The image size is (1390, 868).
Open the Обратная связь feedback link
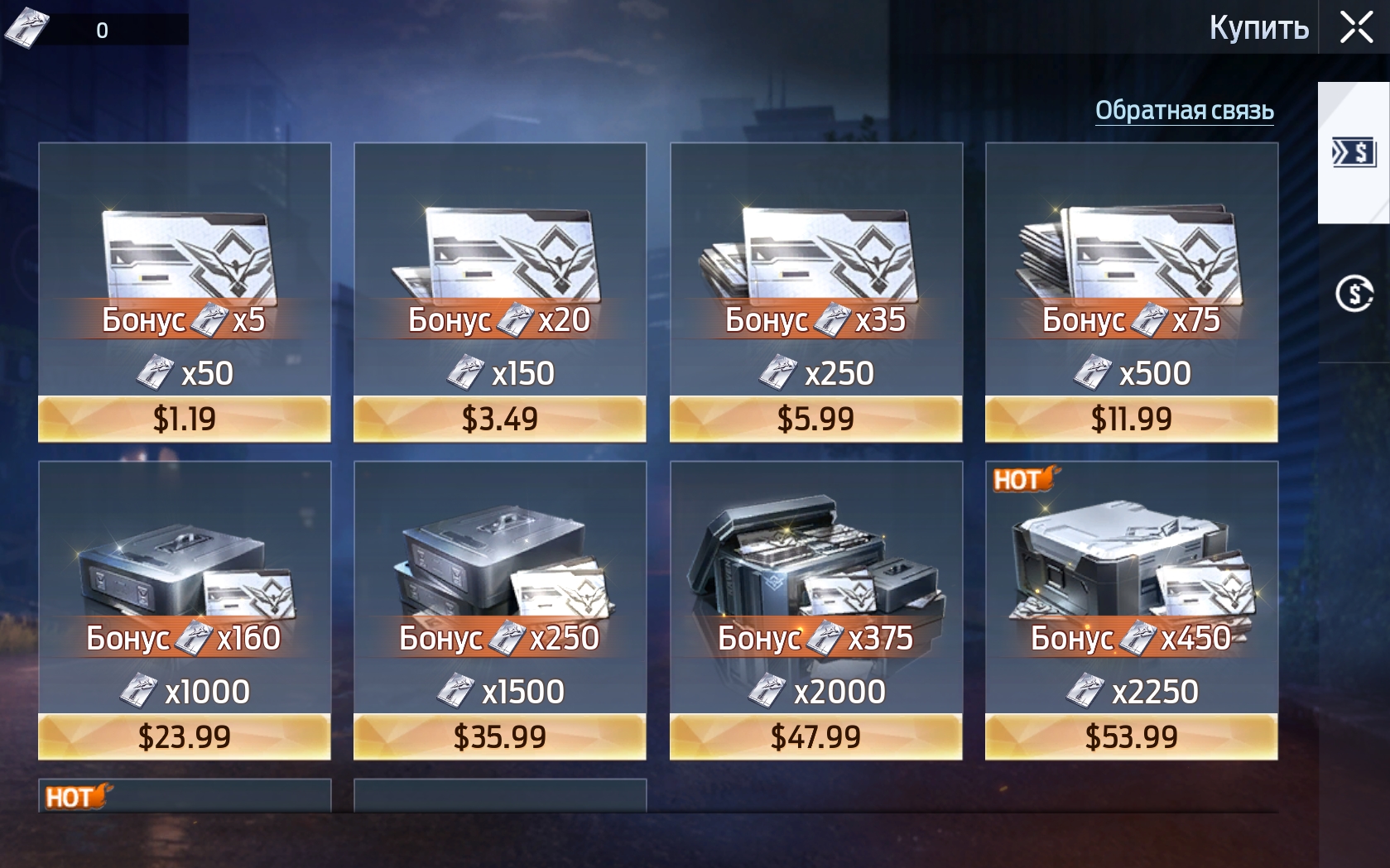click(x=1184, y=111)
